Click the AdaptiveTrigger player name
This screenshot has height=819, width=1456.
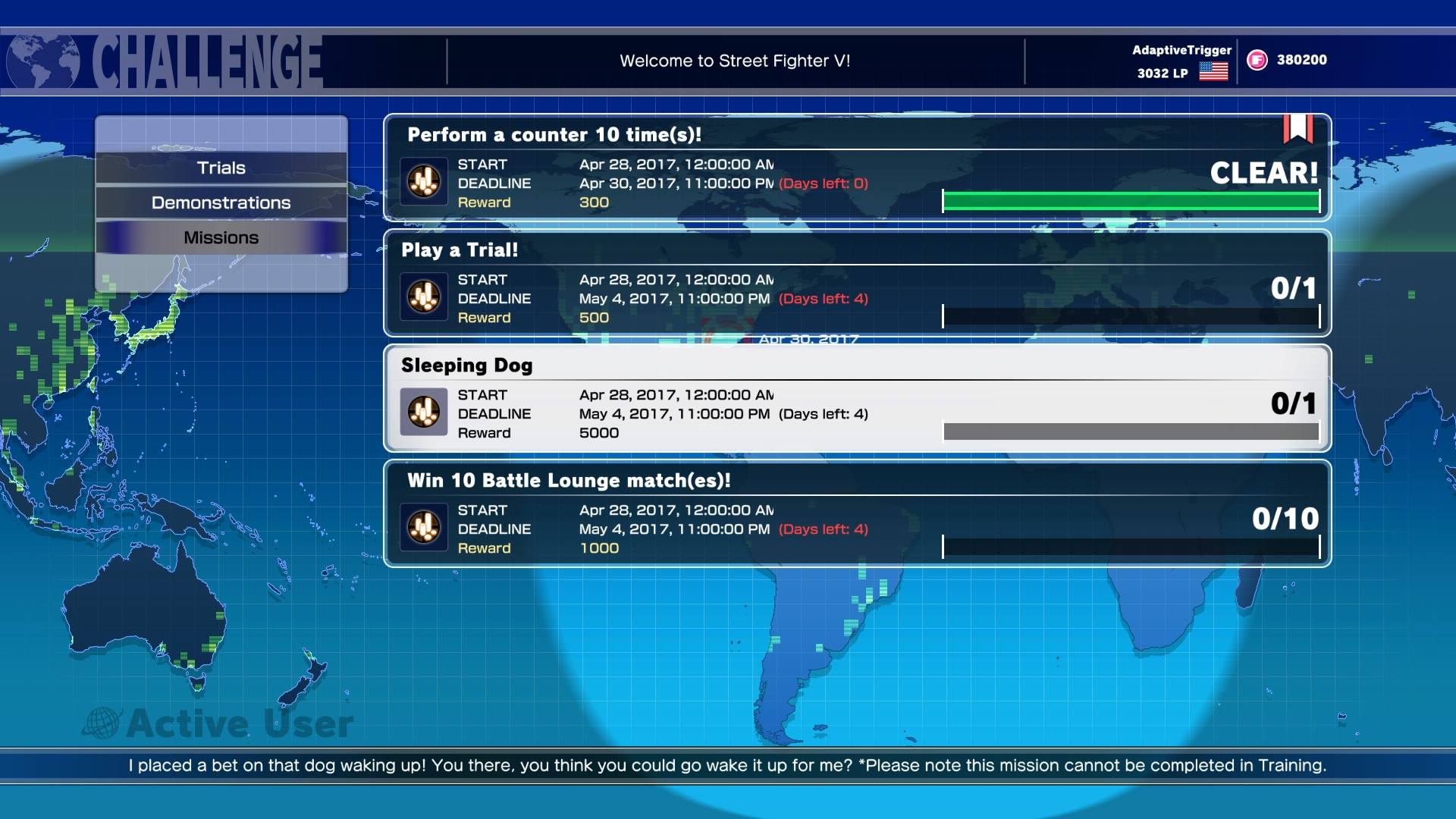[x=1181, y=50]
